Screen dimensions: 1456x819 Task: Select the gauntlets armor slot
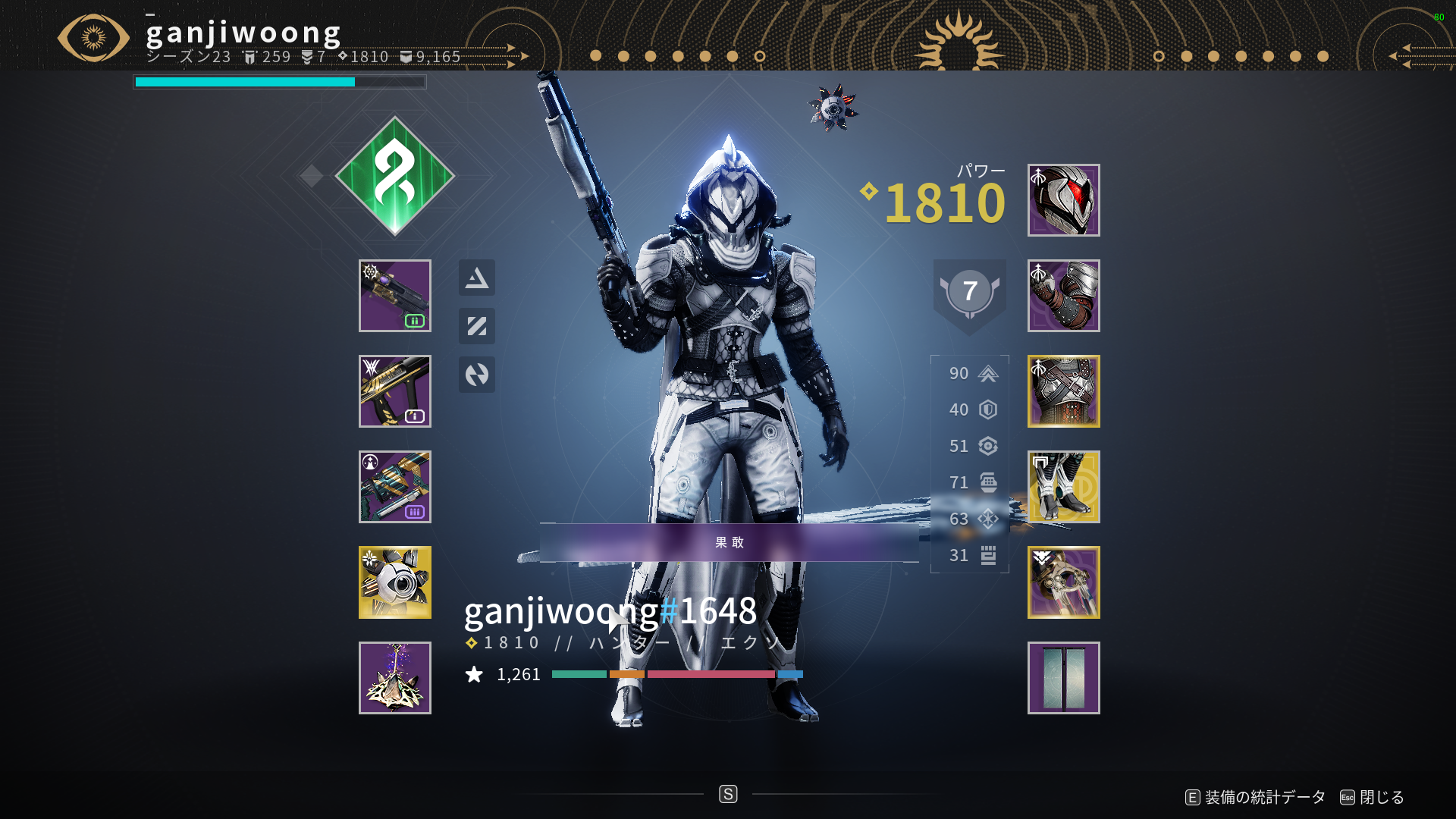click(1063, 296)
